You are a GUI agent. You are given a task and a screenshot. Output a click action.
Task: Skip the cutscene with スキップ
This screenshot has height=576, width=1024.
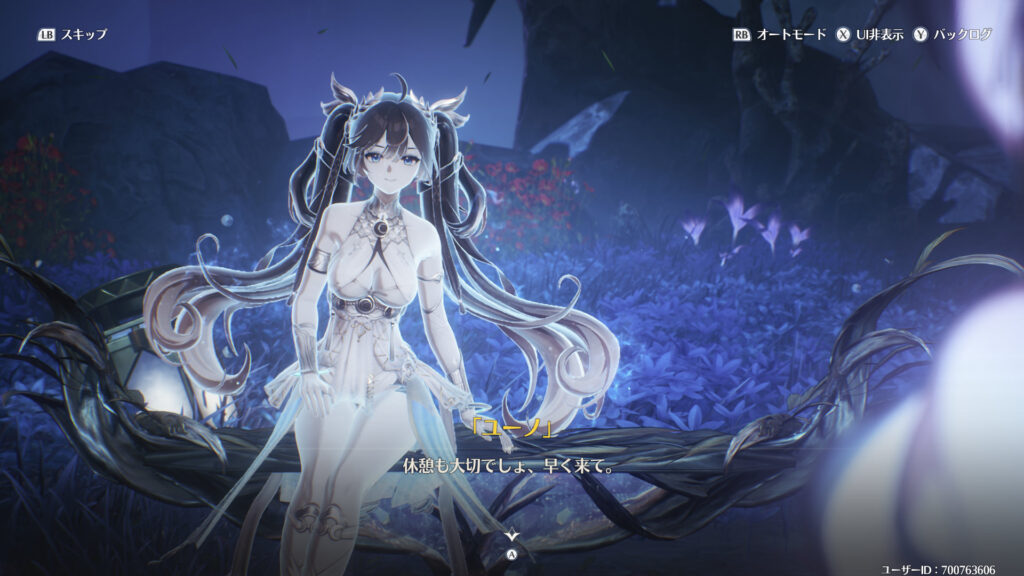72,34
